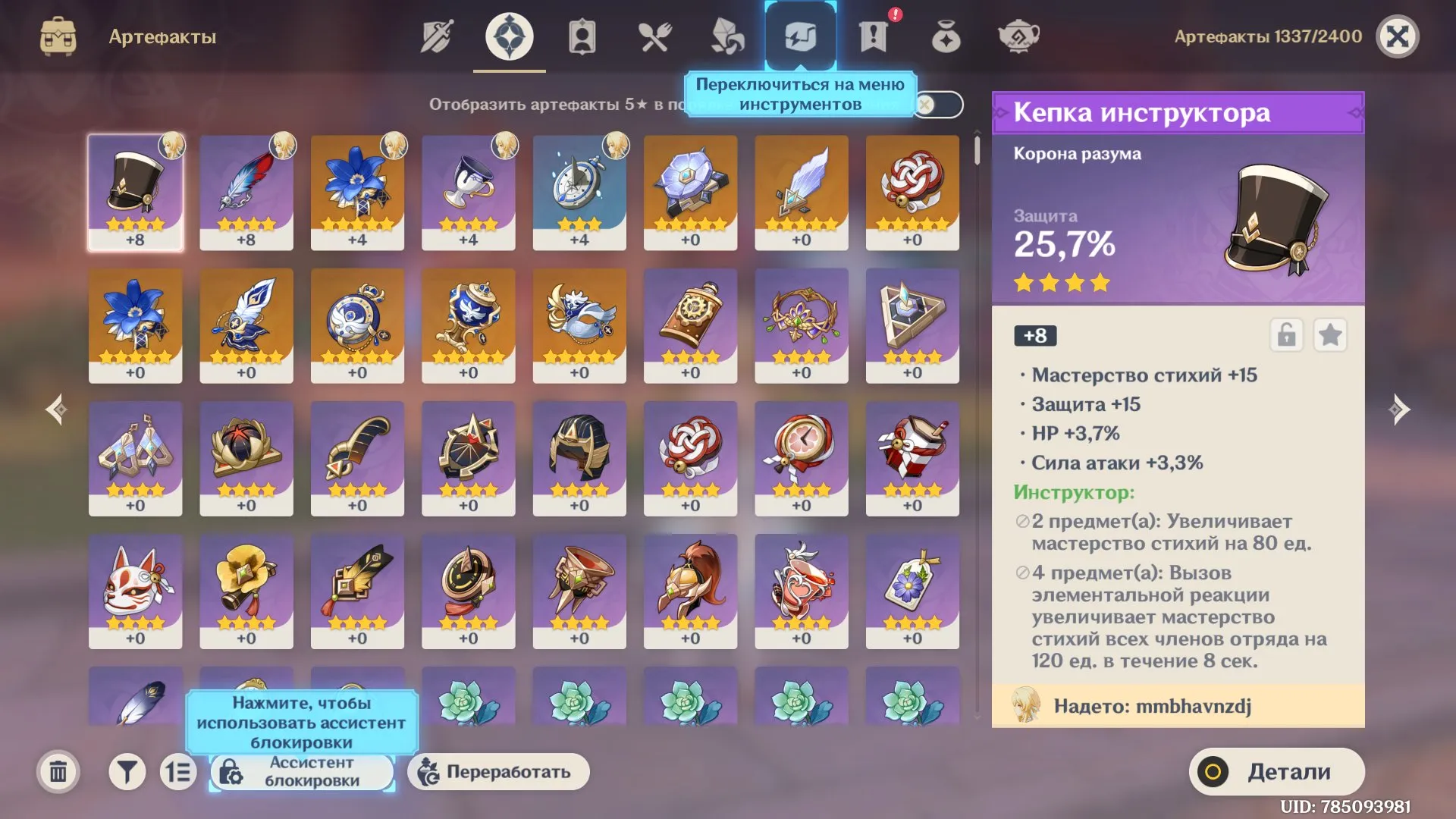
Task: Open the Weapons inventory tab icon
Action: (x=436, y=35)
